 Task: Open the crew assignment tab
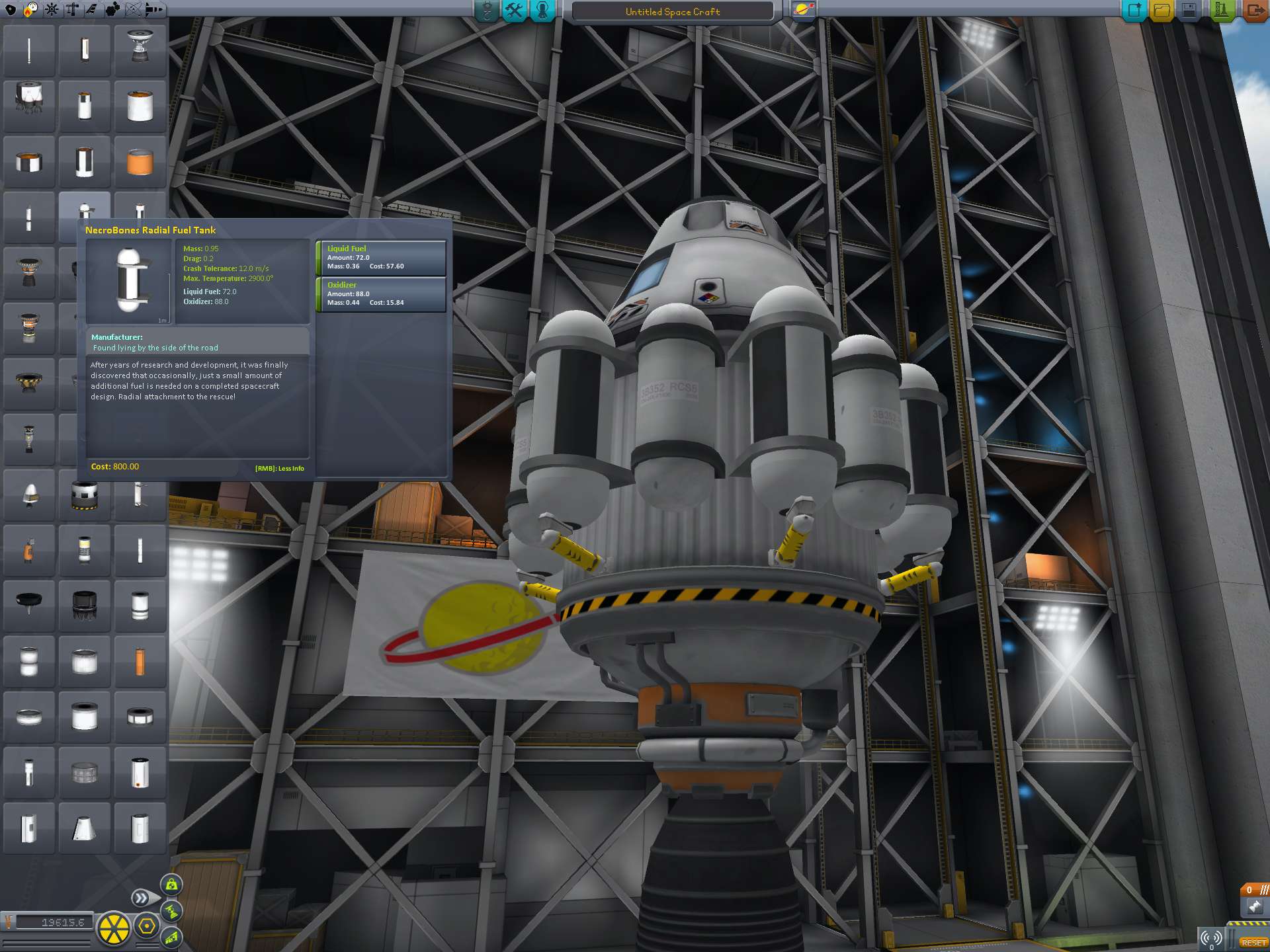click(x=542, y=11)
